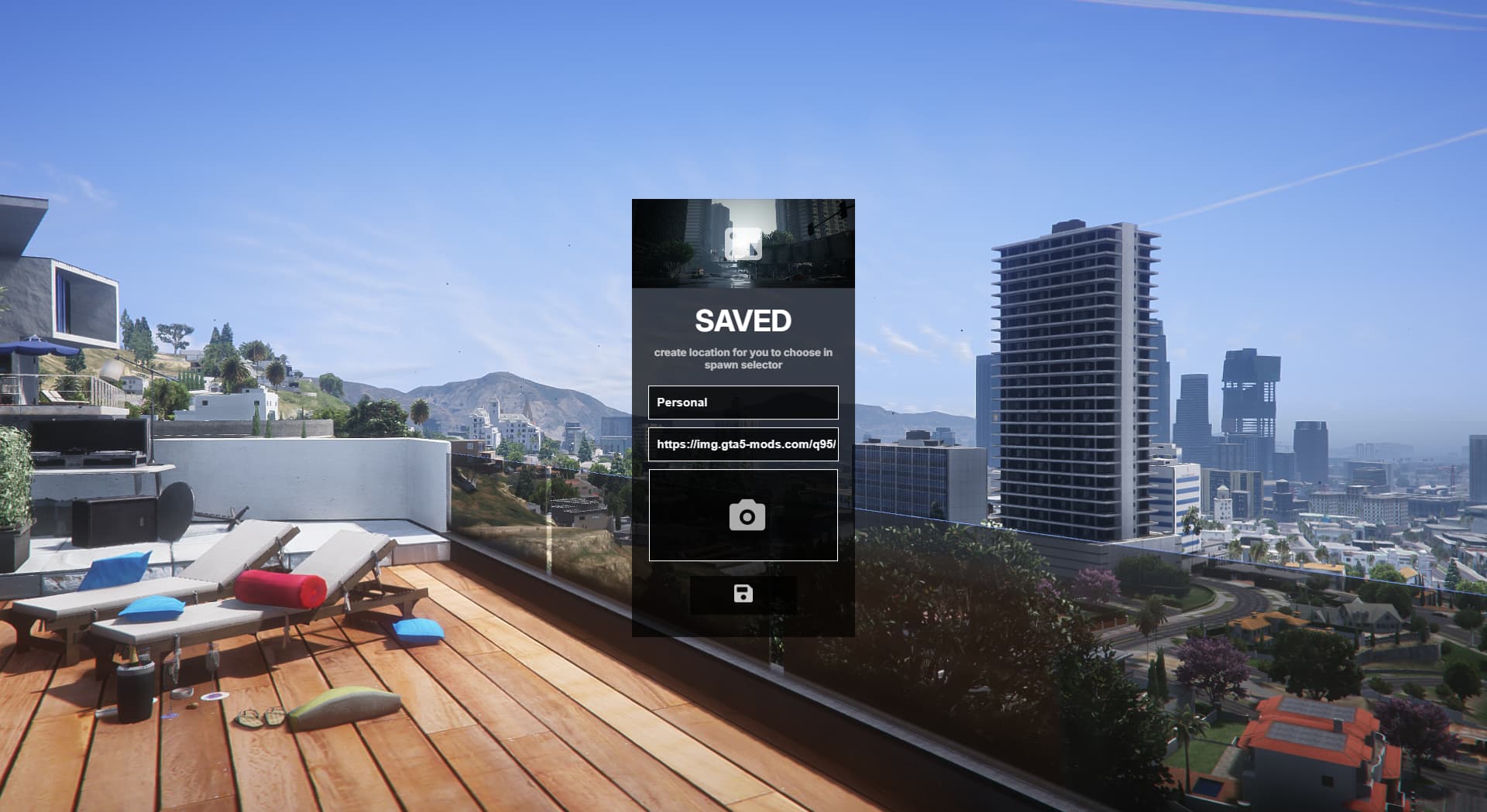Select the dark screenshot thumbnail at the panel top

coord(743,242)
